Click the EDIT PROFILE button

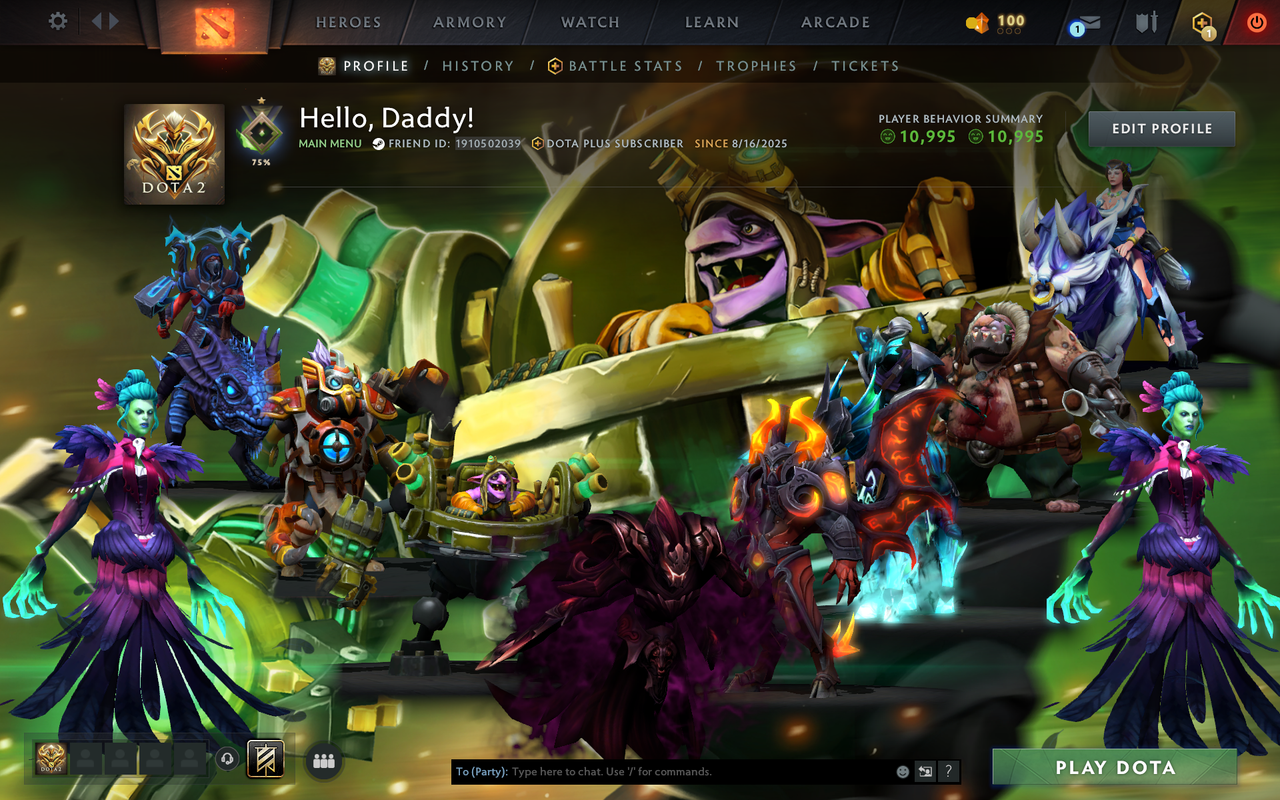[x=1161, y=128]
